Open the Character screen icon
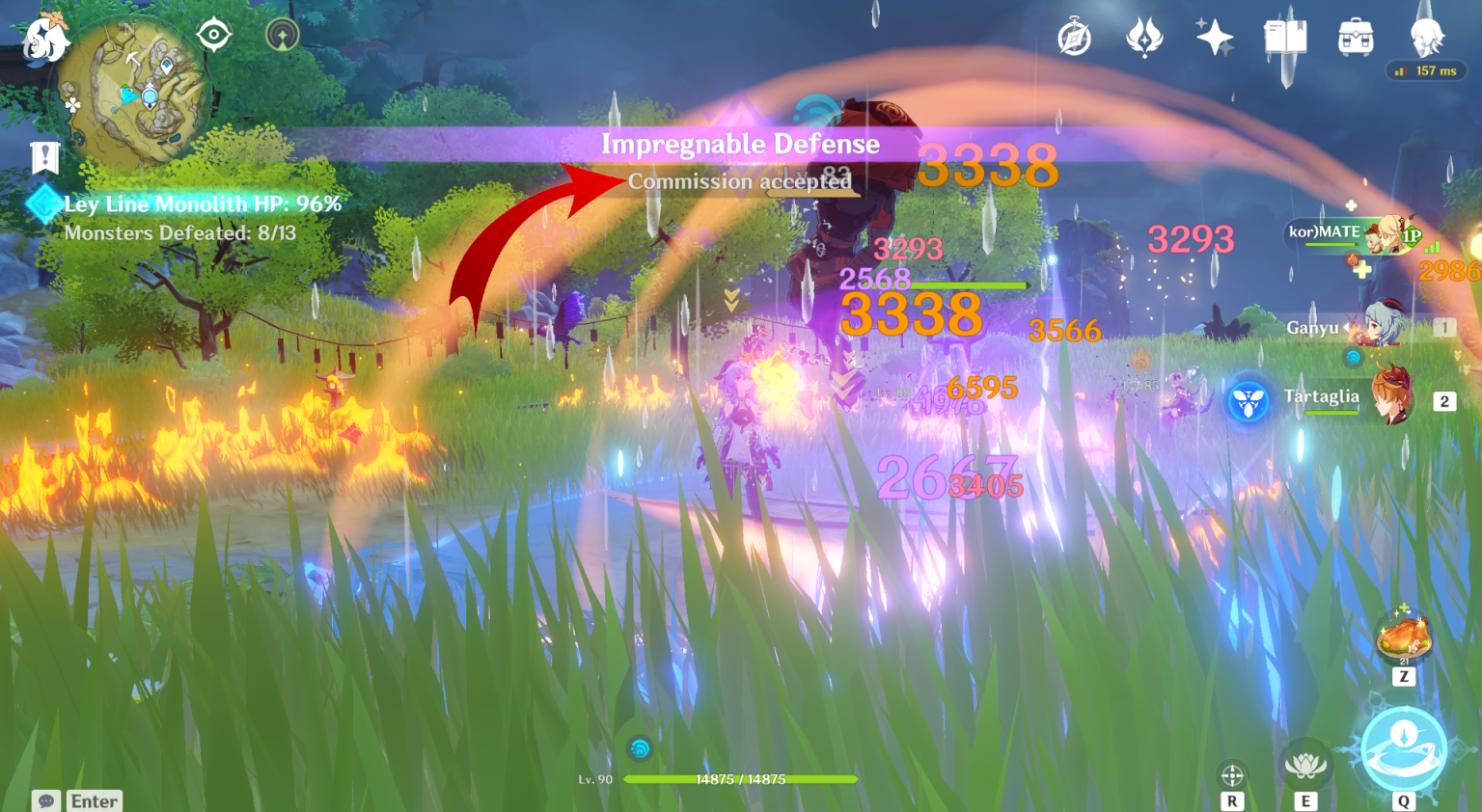 pyautogui.click(x=1426, y=38)
